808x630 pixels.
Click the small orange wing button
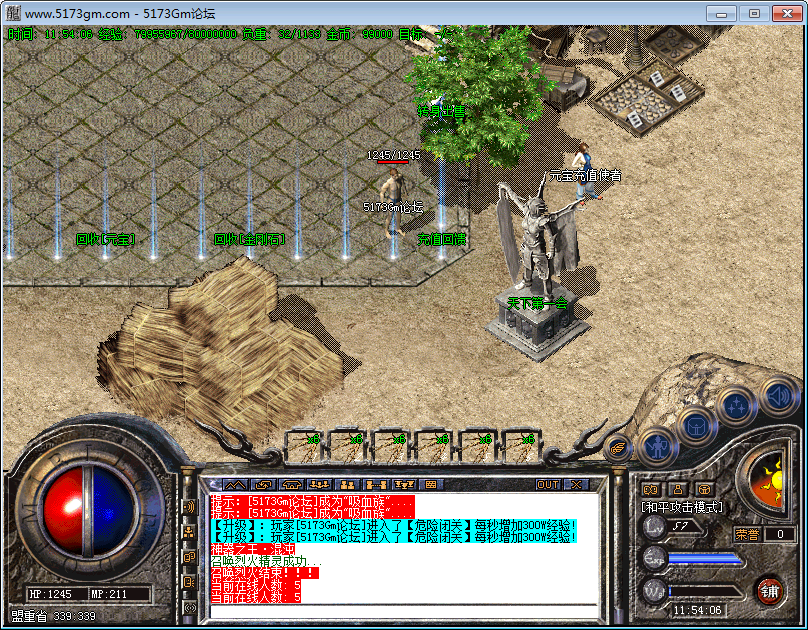tap(617, 448)
